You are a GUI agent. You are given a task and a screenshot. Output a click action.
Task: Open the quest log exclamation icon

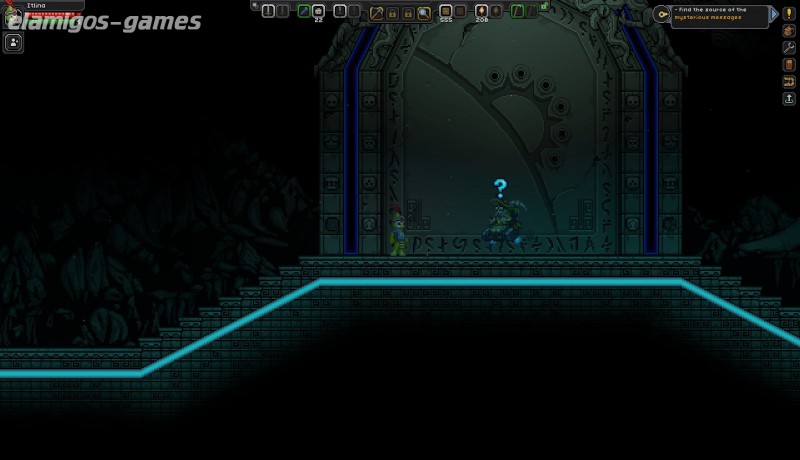[788, 14]
